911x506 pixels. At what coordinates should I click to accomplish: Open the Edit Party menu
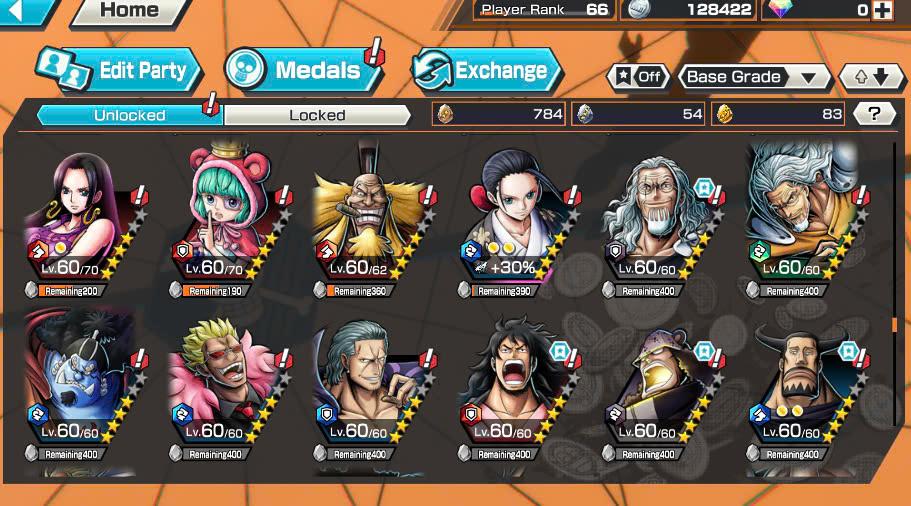click(x=120, y=70)
